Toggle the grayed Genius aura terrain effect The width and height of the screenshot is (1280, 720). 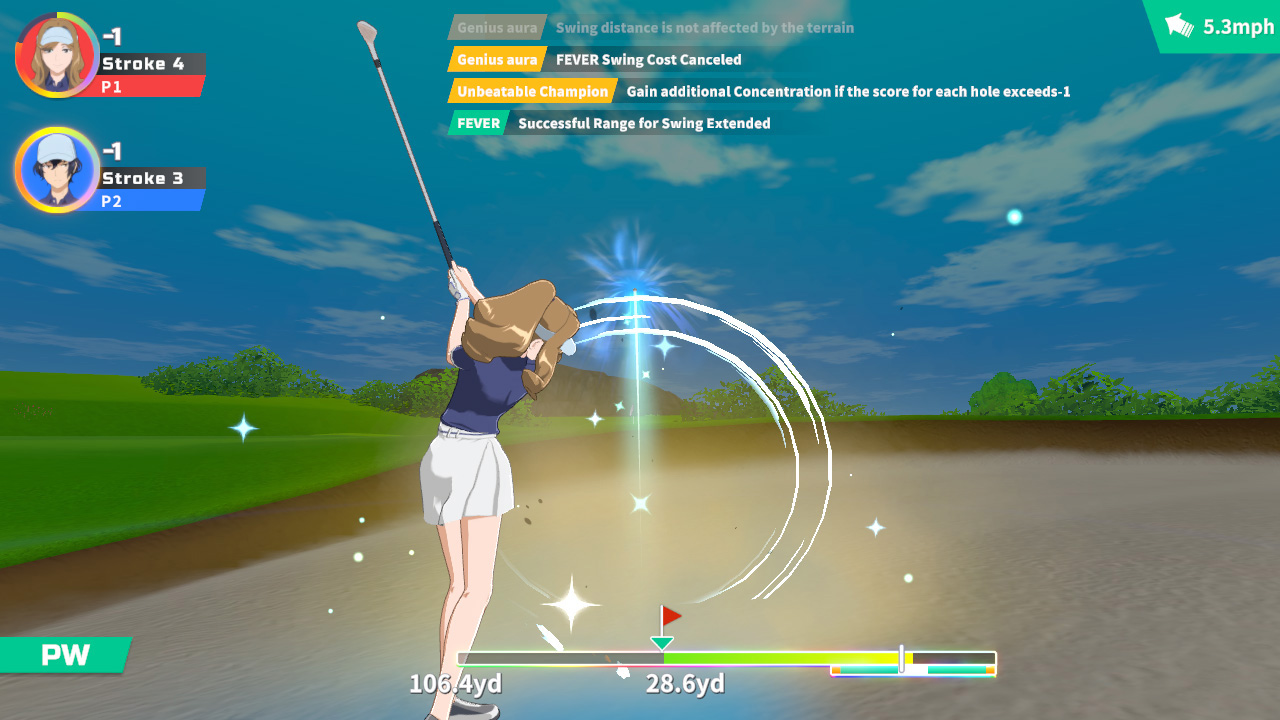click(496, 27)
